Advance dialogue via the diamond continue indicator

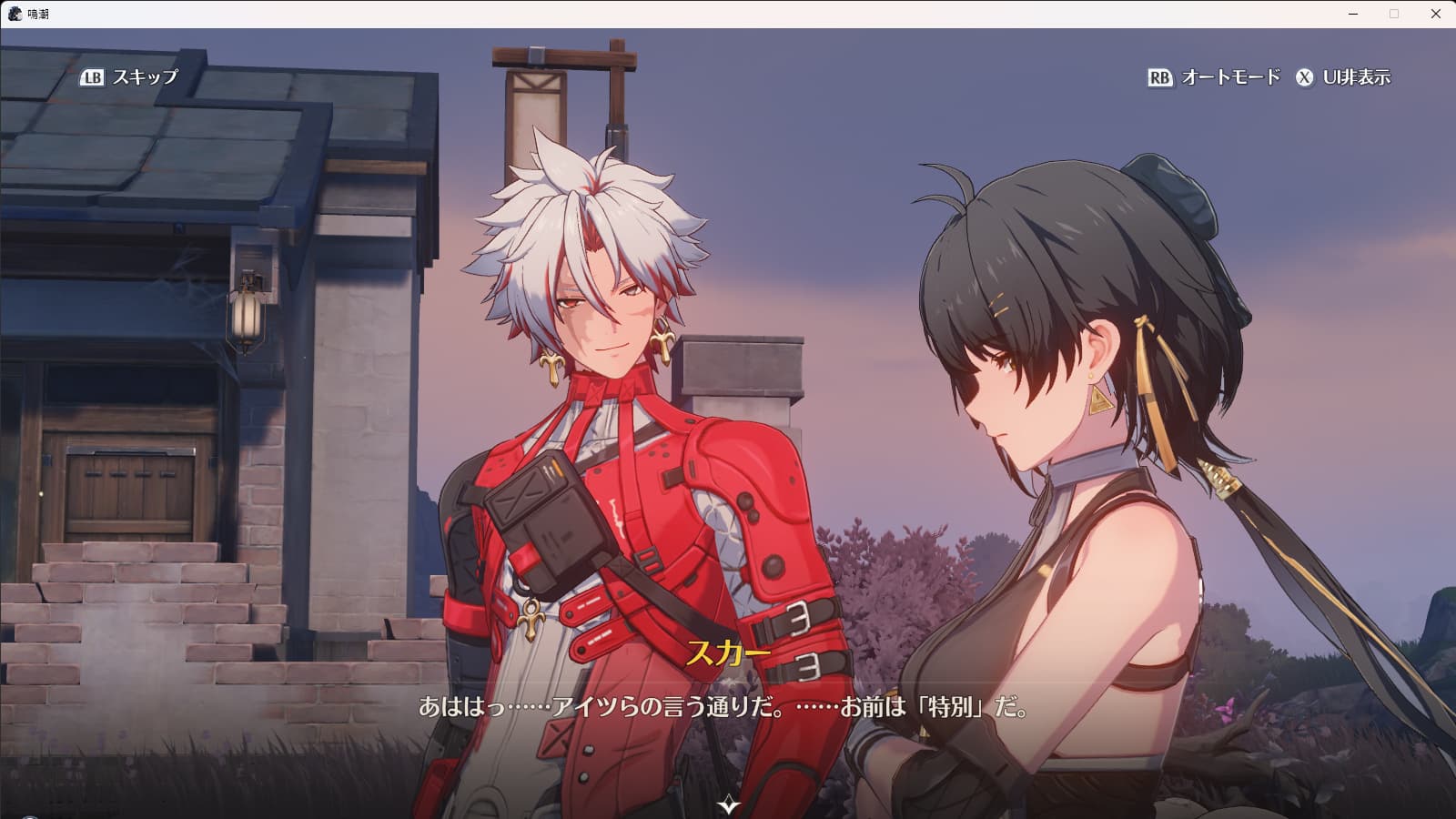(729, 804)
